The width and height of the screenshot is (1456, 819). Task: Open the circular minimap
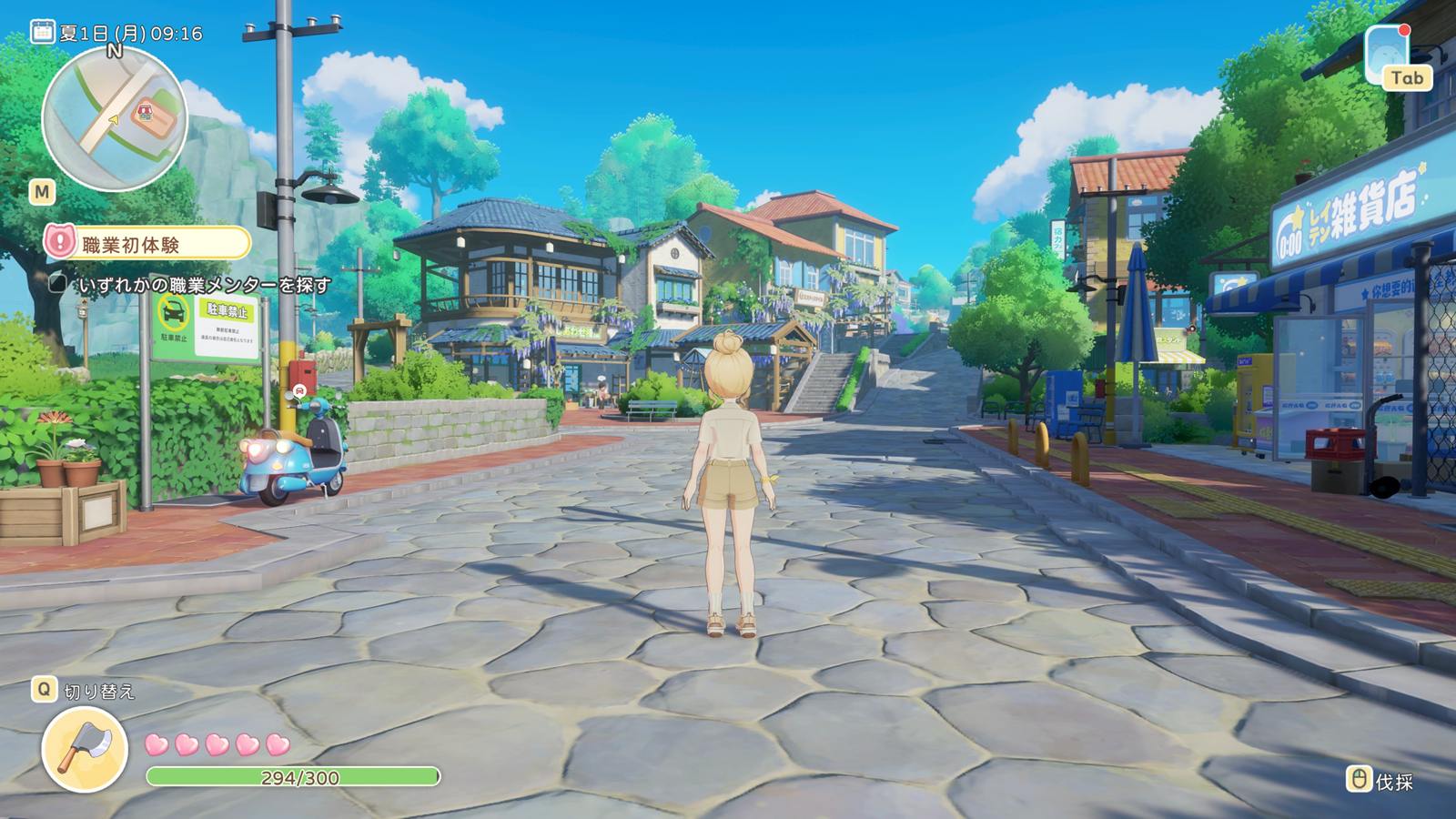tap(114, 119)
